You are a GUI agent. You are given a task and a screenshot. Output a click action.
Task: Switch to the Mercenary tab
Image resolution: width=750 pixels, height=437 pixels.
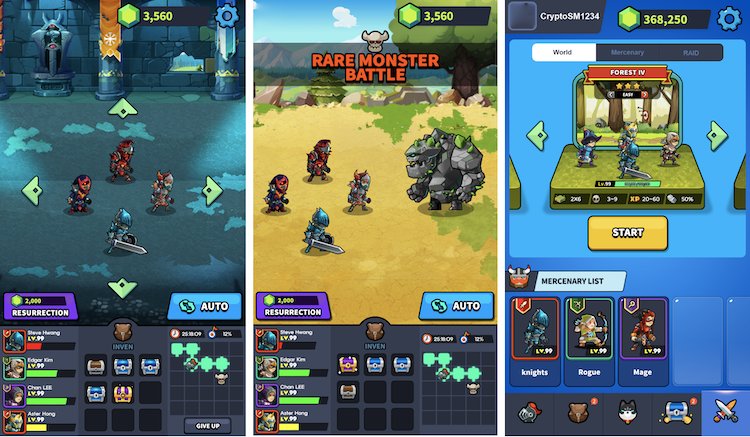coord(627,52)
